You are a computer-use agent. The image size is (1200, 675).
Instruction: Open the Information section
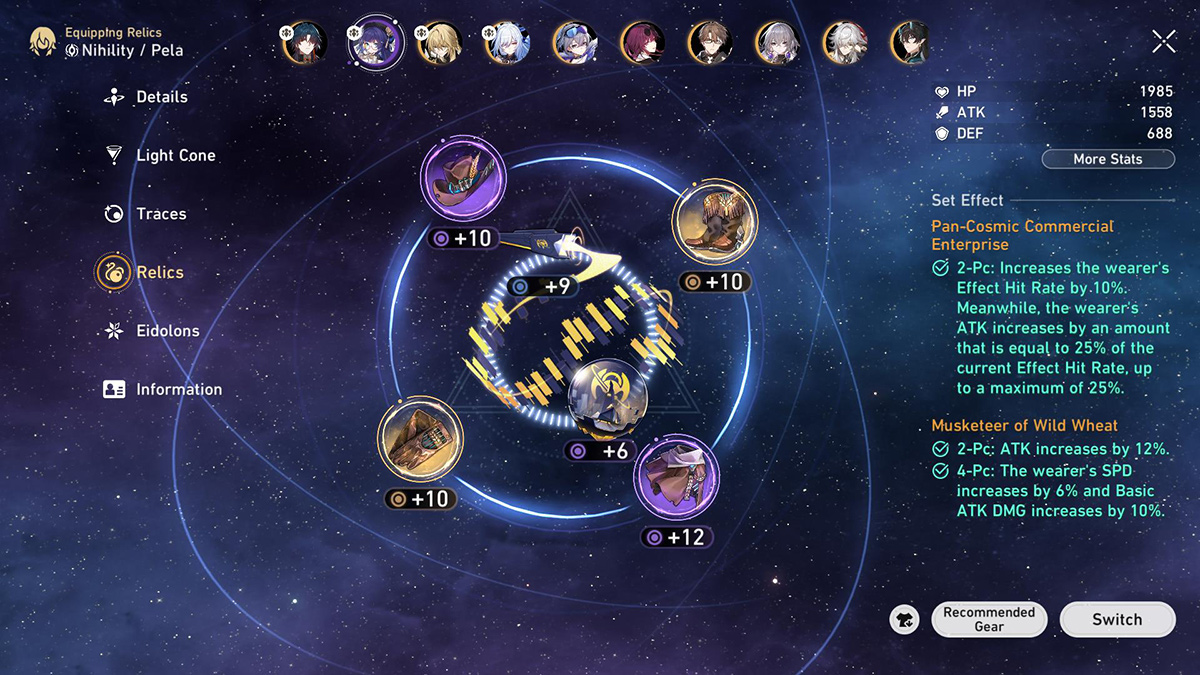(x=178, y=389)
